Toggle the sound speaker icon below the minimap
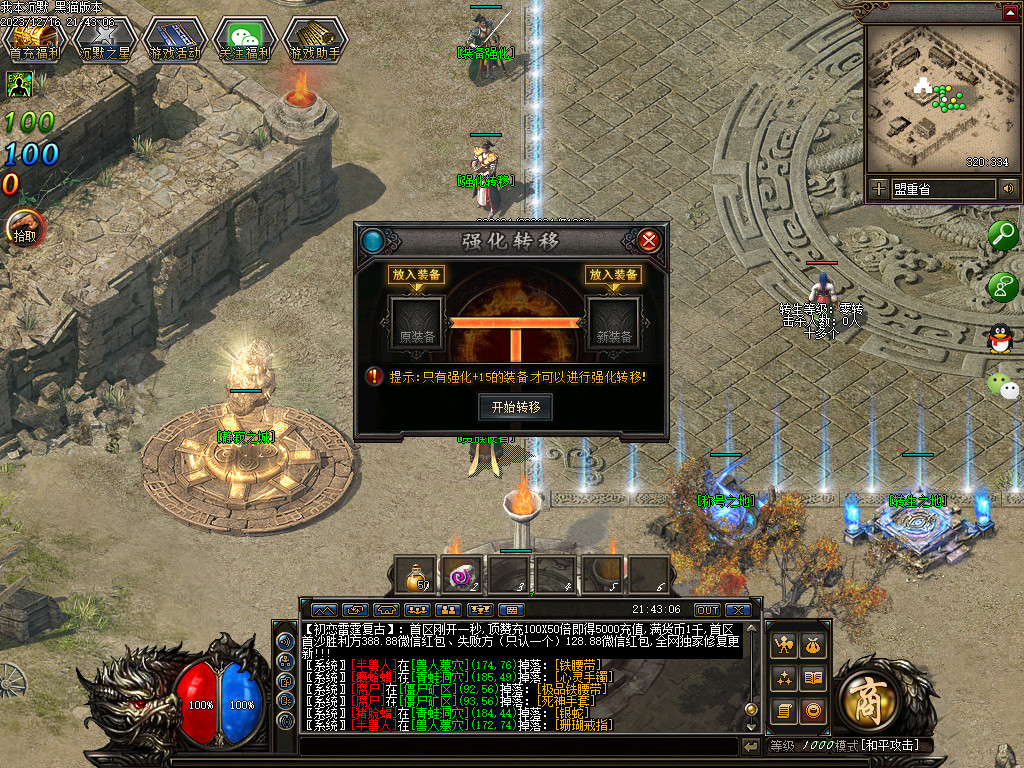This screenshot has width=1024, height=768. coord(1008,188)
